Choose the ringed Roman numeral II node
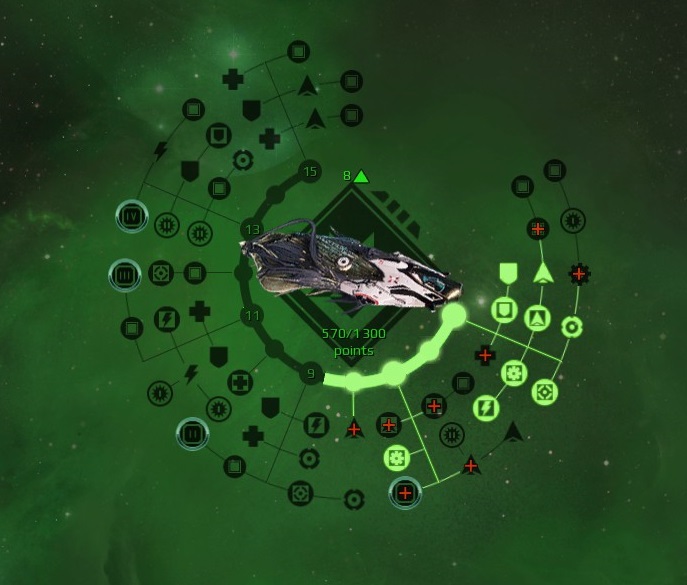Viewport: 687px width, 585px height. (190, 433)
